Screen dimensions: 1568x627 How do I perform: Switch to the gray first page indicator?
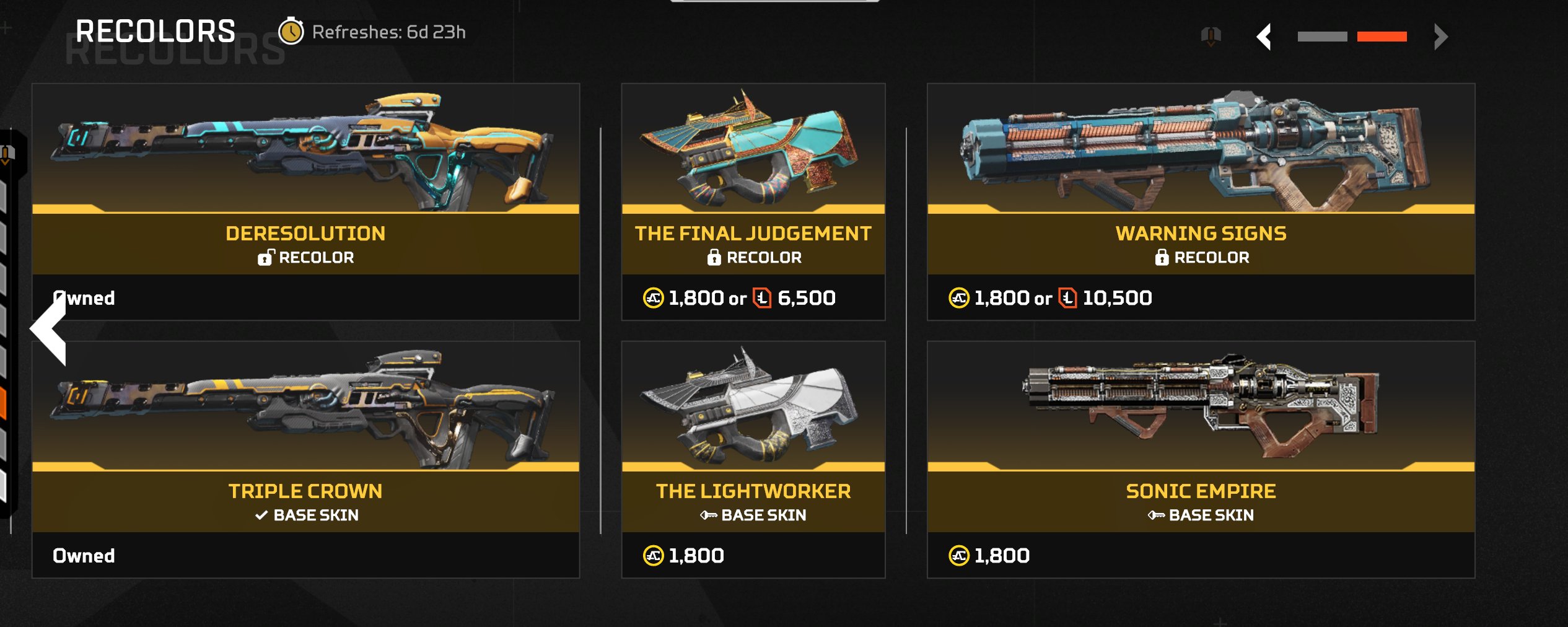[x=1322, y=37]
